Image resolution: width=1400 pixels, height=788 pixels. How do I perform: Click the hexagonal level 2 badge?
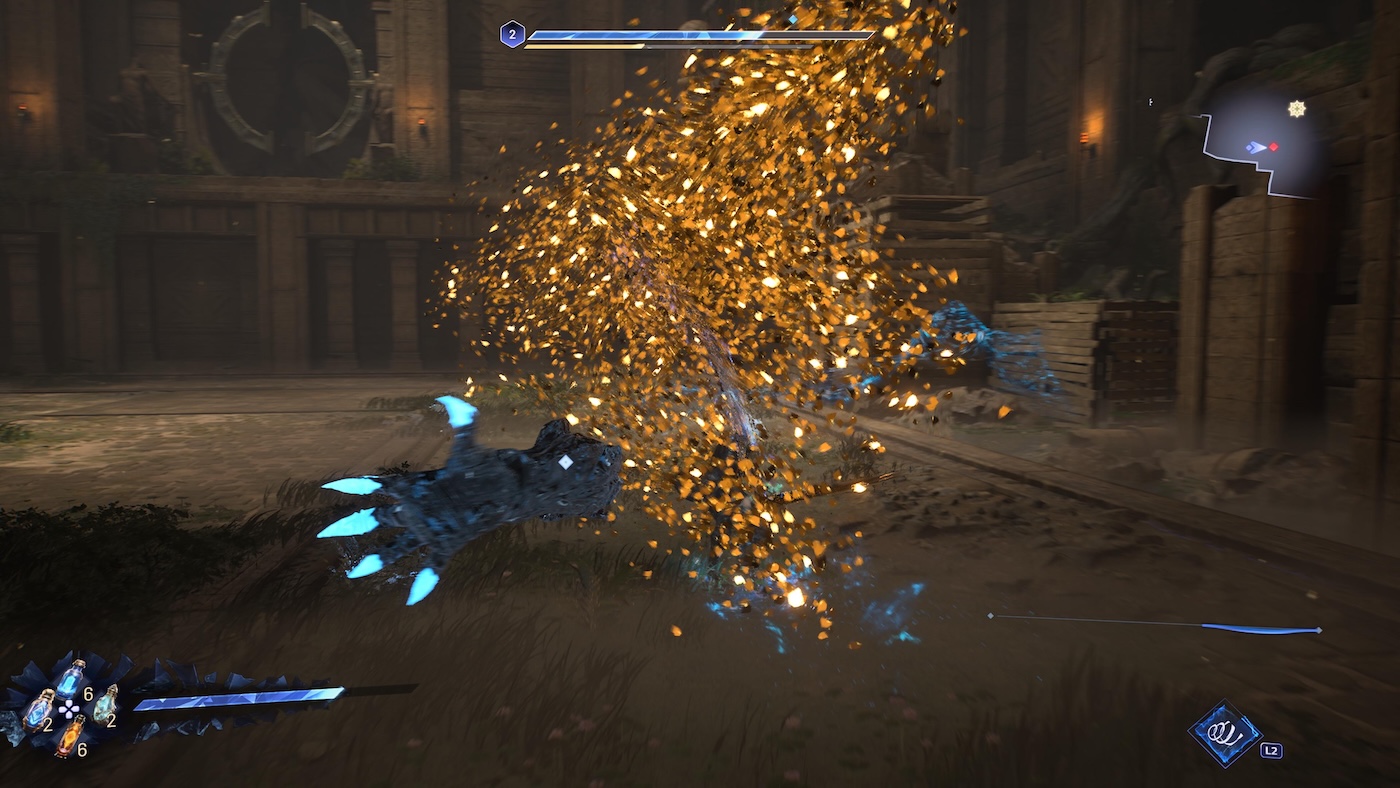click(x=512, y=35)
